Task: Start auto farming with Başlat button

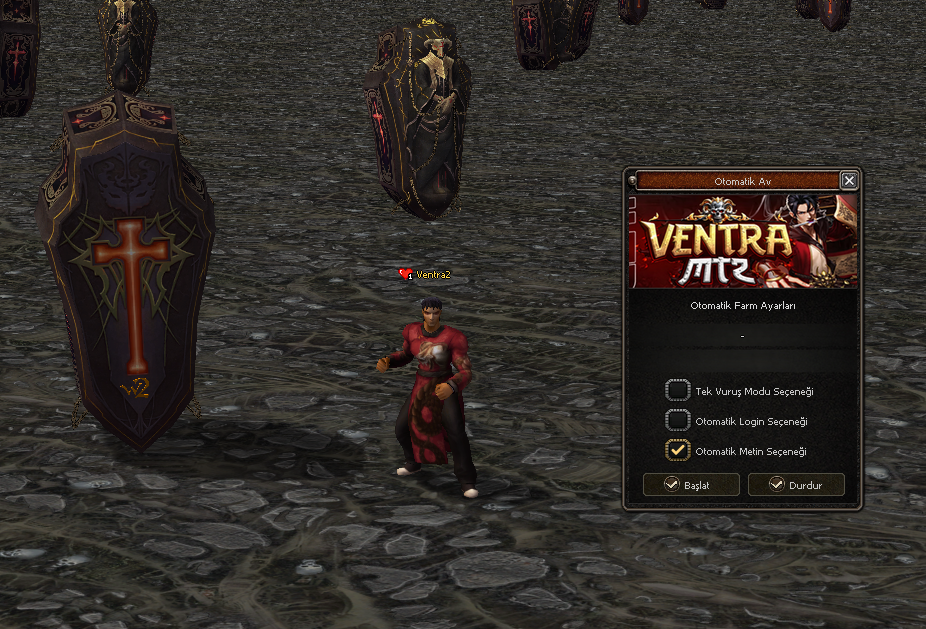Action: point(691,485)
